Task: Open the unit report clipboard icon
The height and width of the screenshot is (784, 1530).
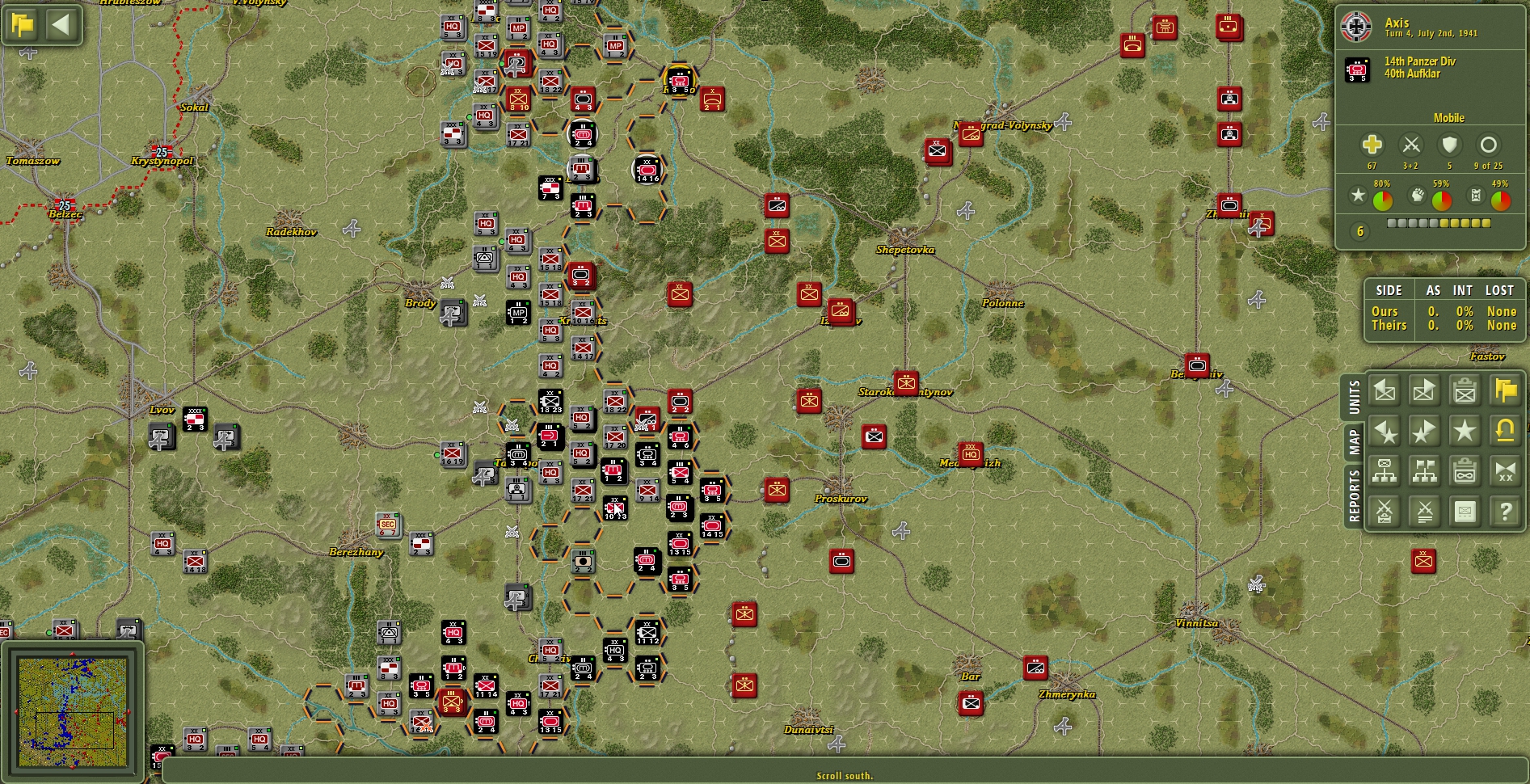Action: 1465,390
